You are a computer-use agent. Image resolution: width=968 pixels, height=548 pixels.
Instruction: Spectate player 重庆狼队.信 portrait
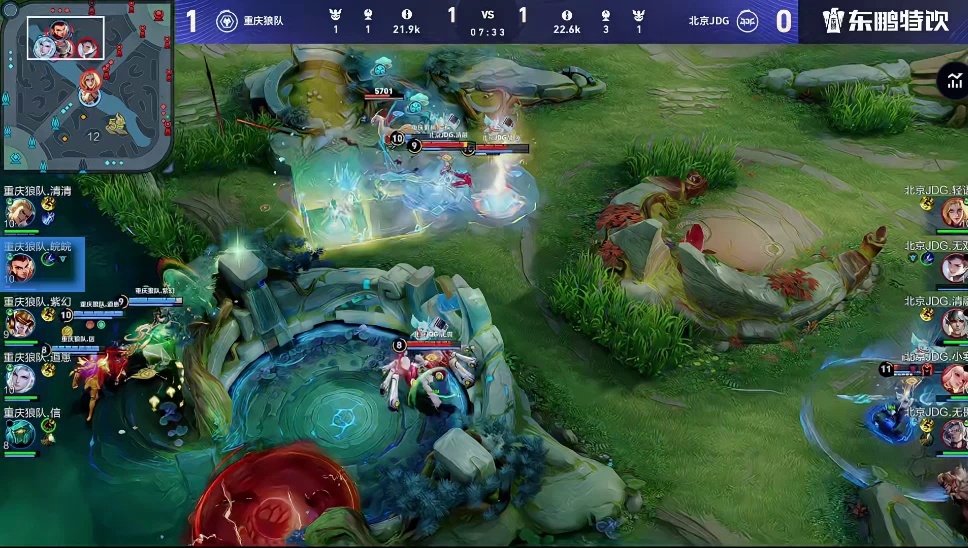pos(21,433)
